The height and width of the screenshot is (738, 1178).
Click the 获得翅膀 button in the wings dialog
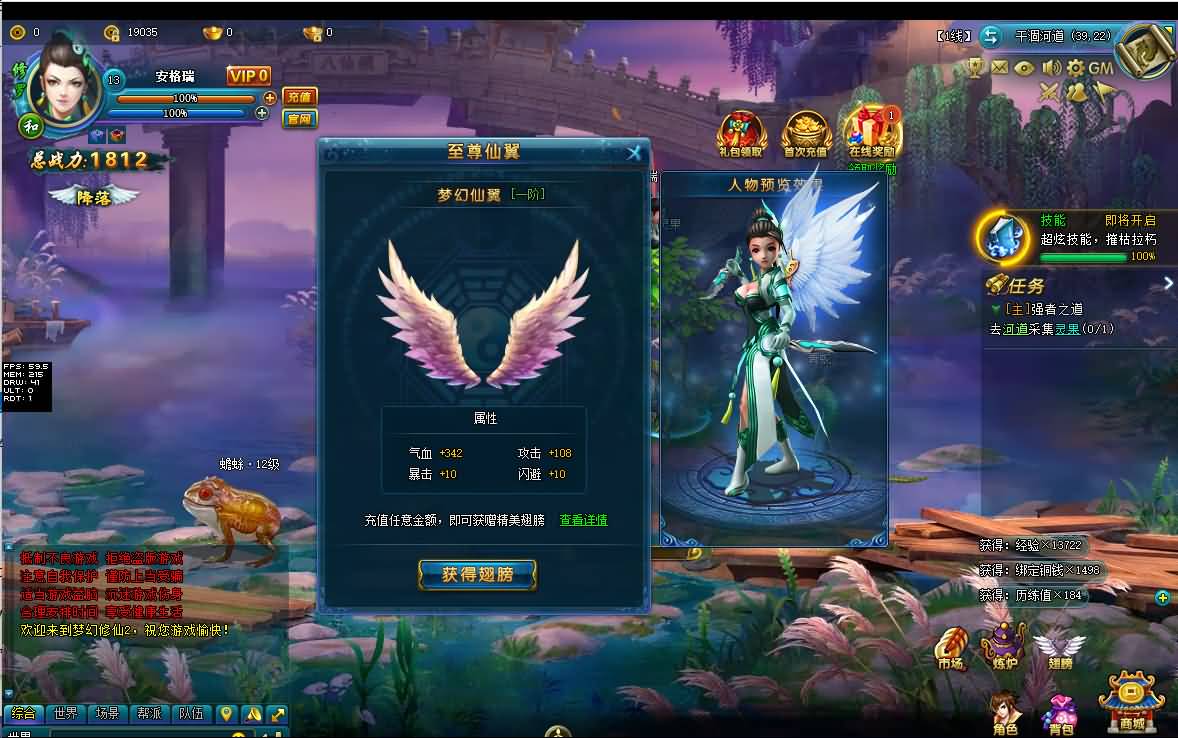click(x=477, y=574)
